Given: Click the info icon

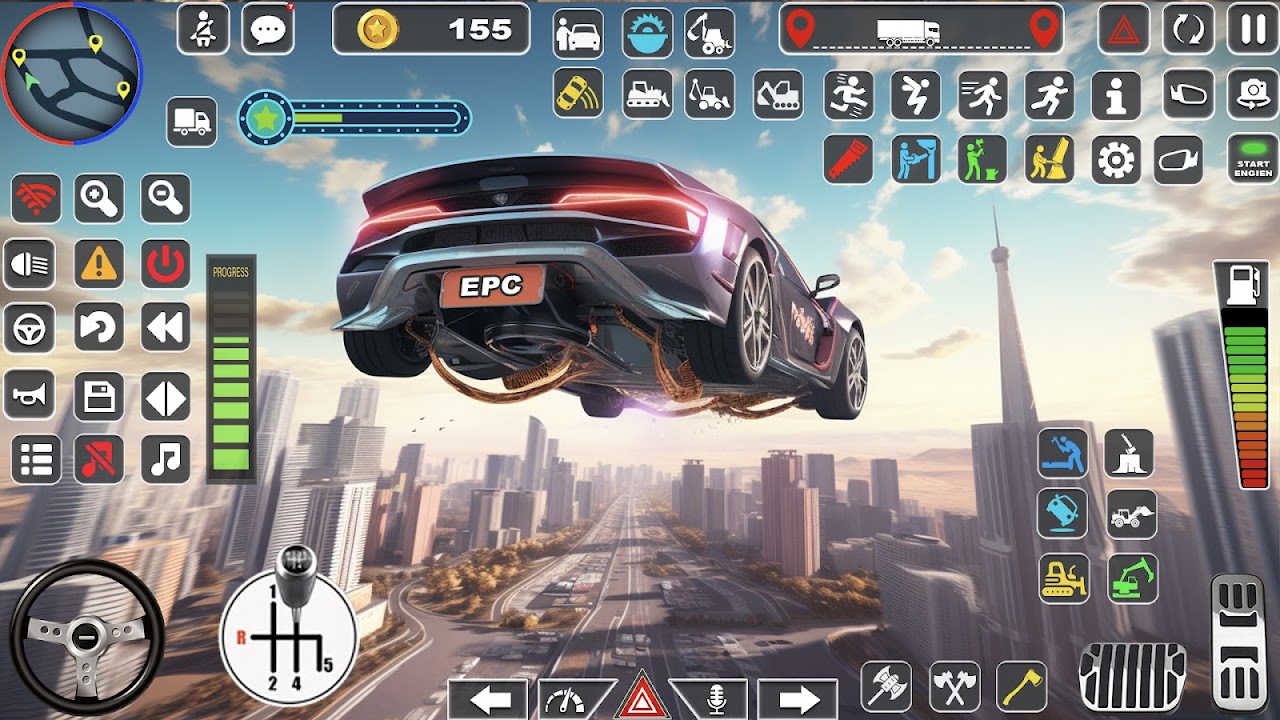Looking at the screenshot, I should (1116, 95).
